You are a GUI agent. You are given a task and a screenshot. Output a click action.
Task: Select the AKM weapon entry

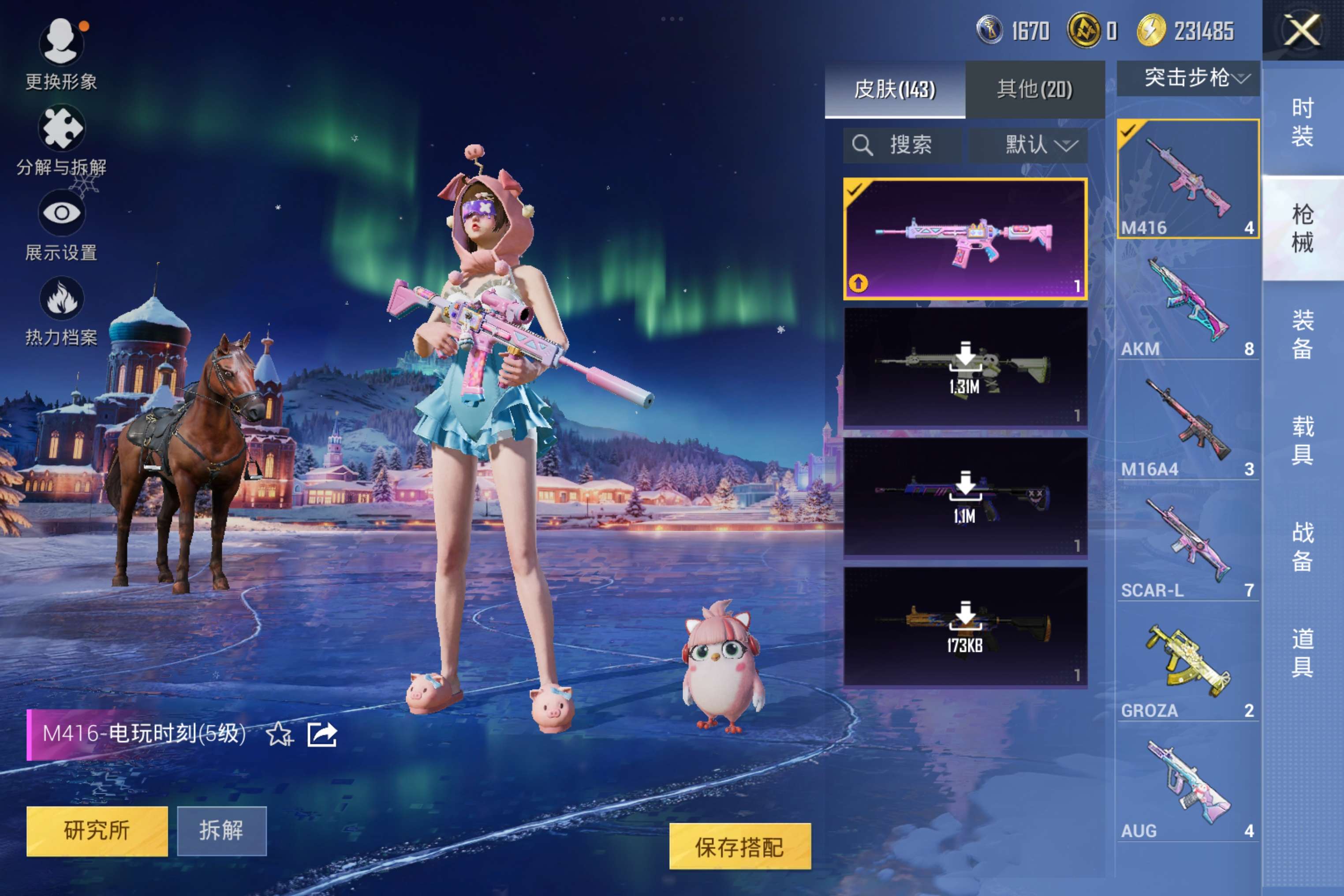point(1187,306)
